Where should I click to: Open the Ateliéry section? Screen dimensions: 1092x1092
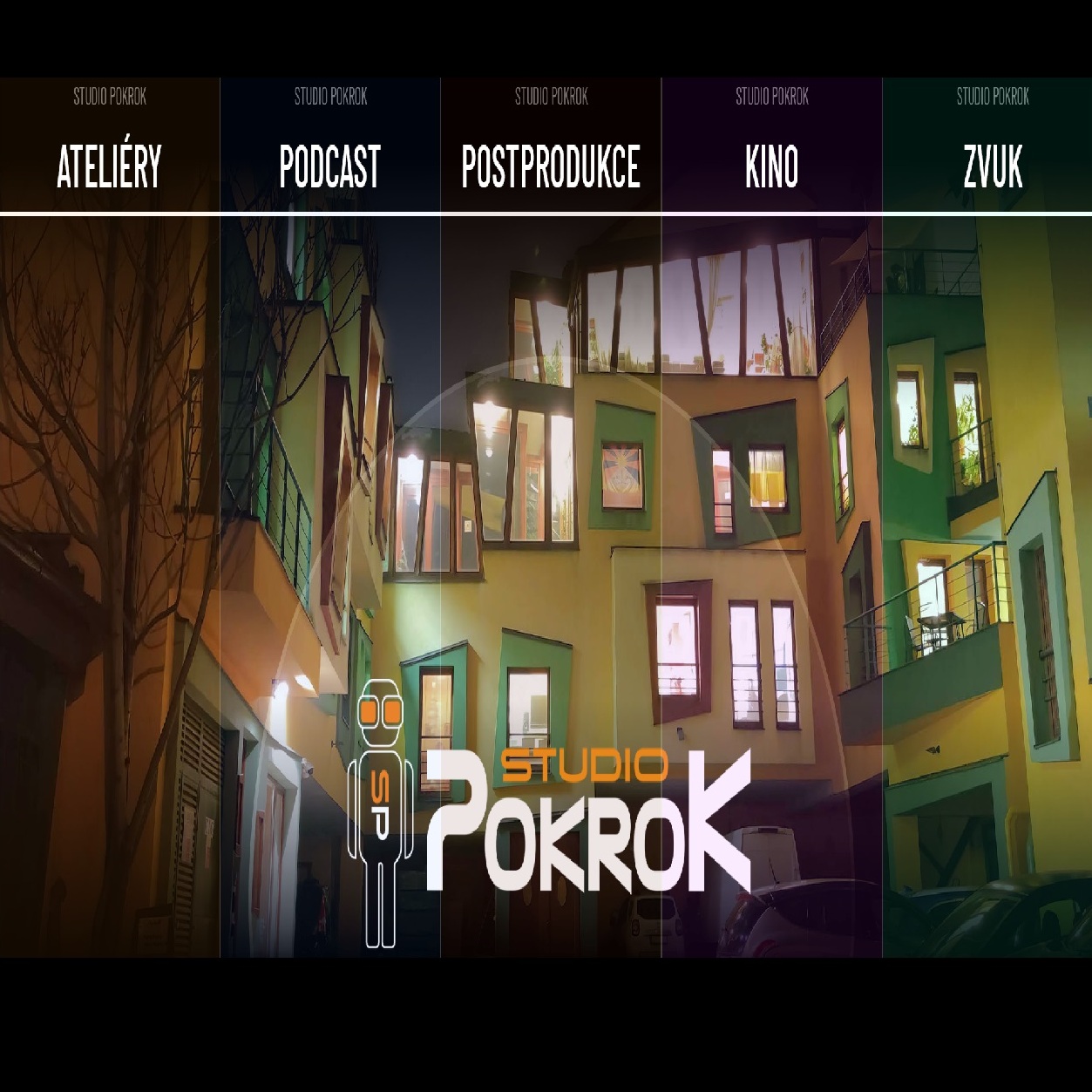click(110, 166)
